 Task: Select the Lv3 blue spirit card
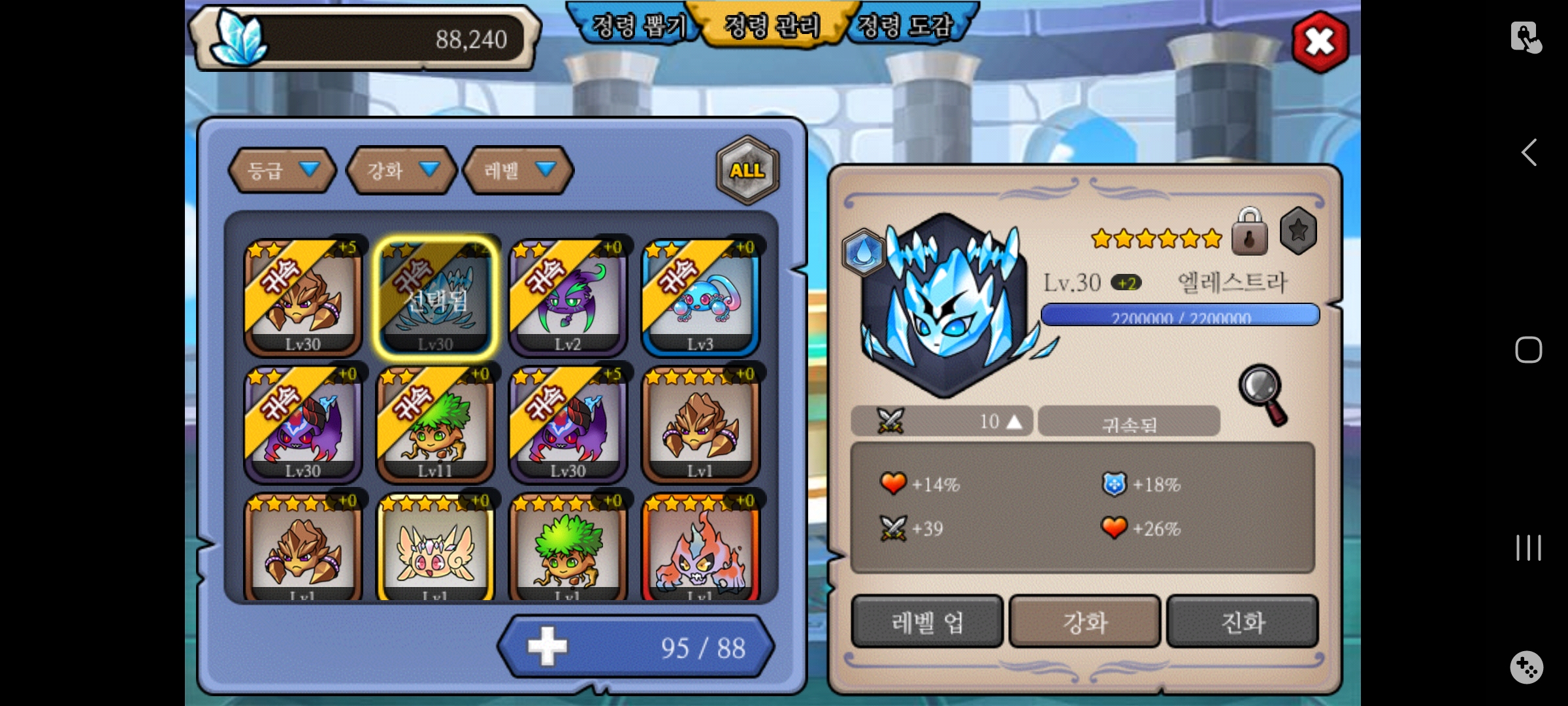click(x=700, y=298)
